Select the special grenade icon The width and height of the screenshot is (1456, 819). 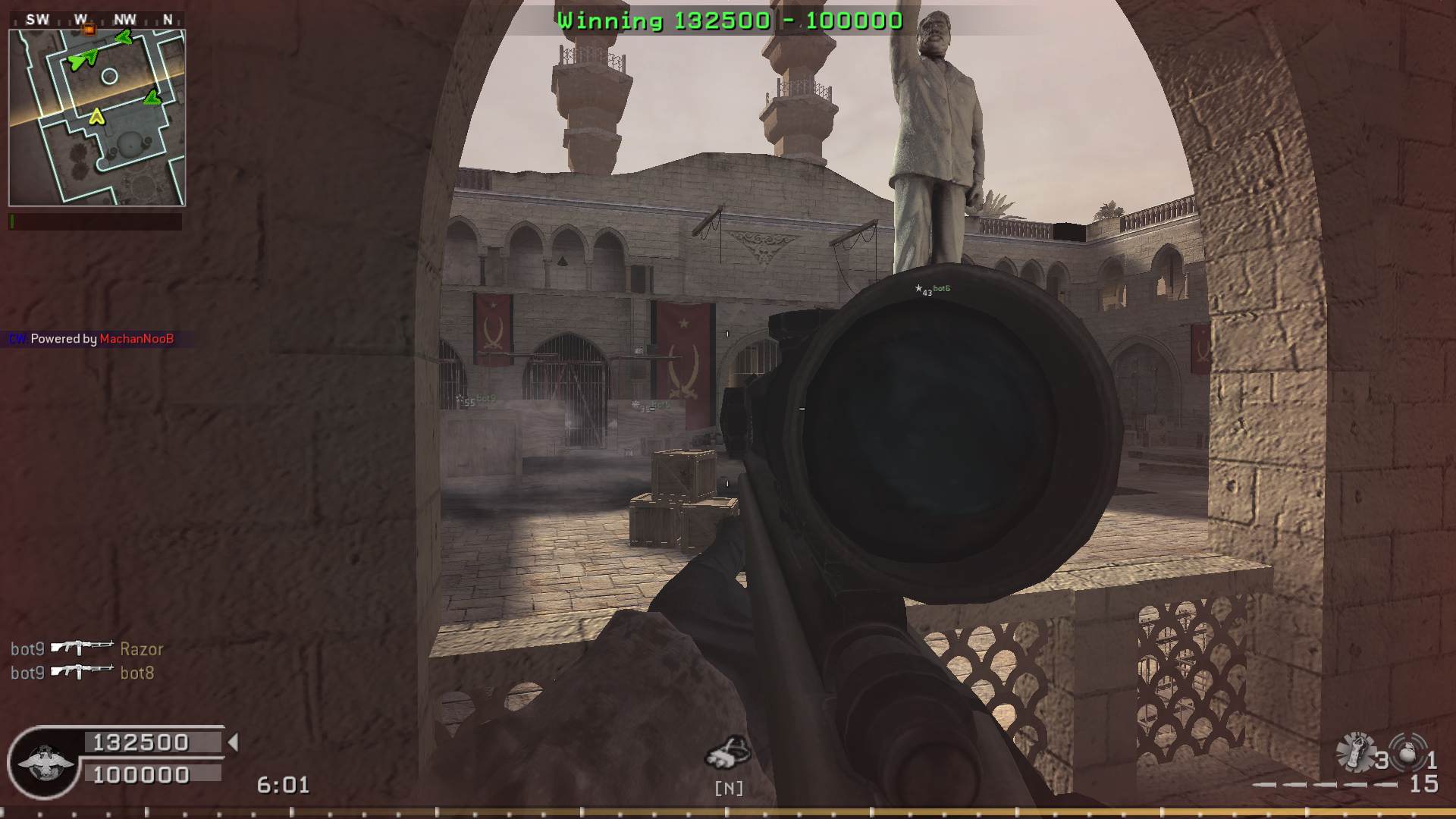click(x=1354, y=752)
